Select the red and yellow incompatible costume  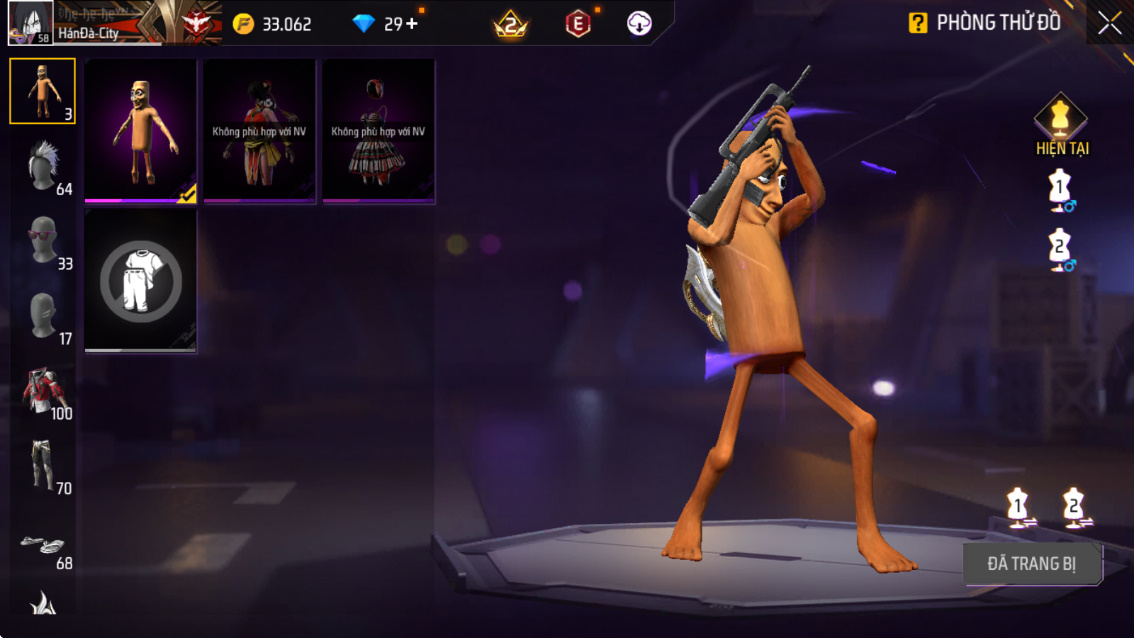[259, 130]
